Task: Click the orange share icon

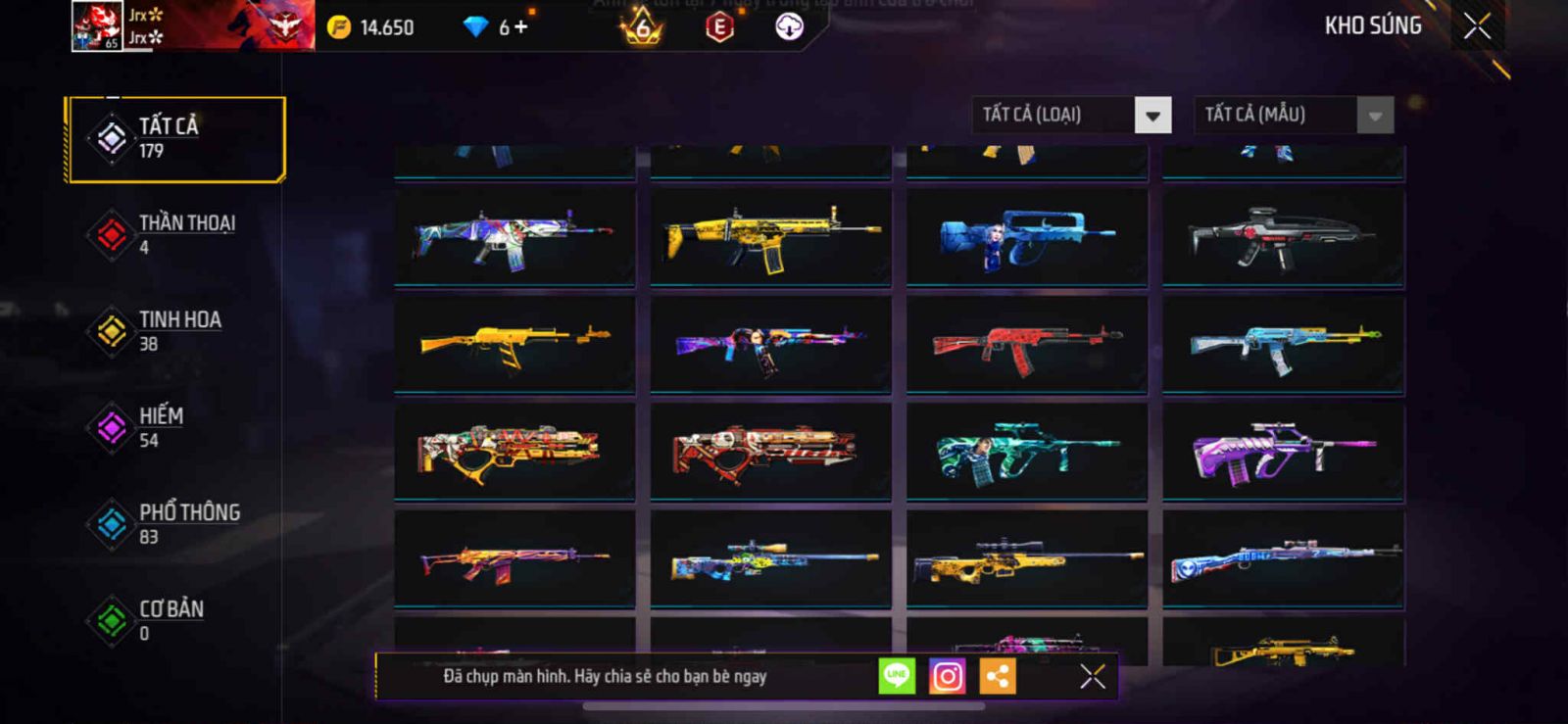Action: tap(998, 676)
